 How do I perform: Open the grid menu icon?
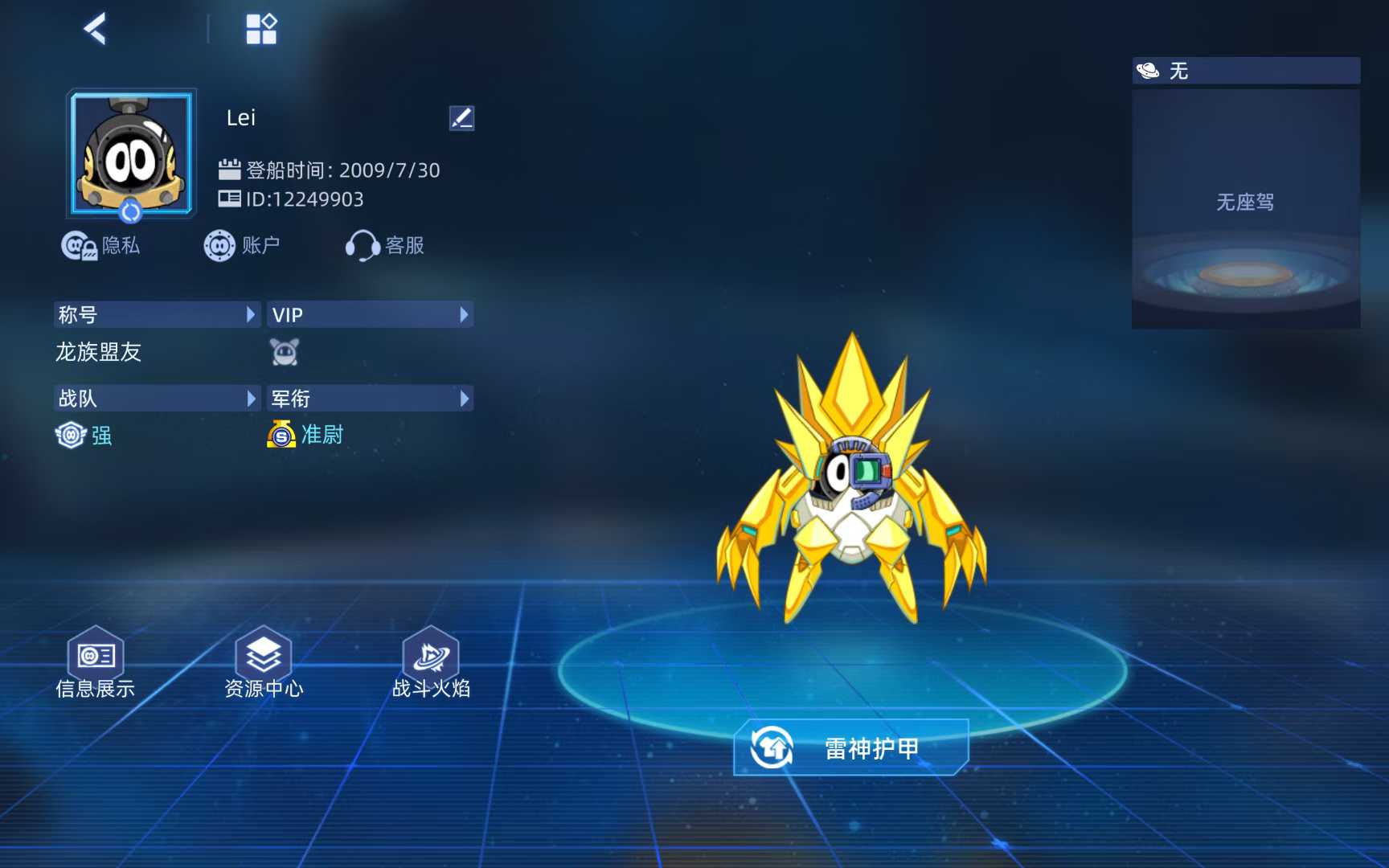261,30
